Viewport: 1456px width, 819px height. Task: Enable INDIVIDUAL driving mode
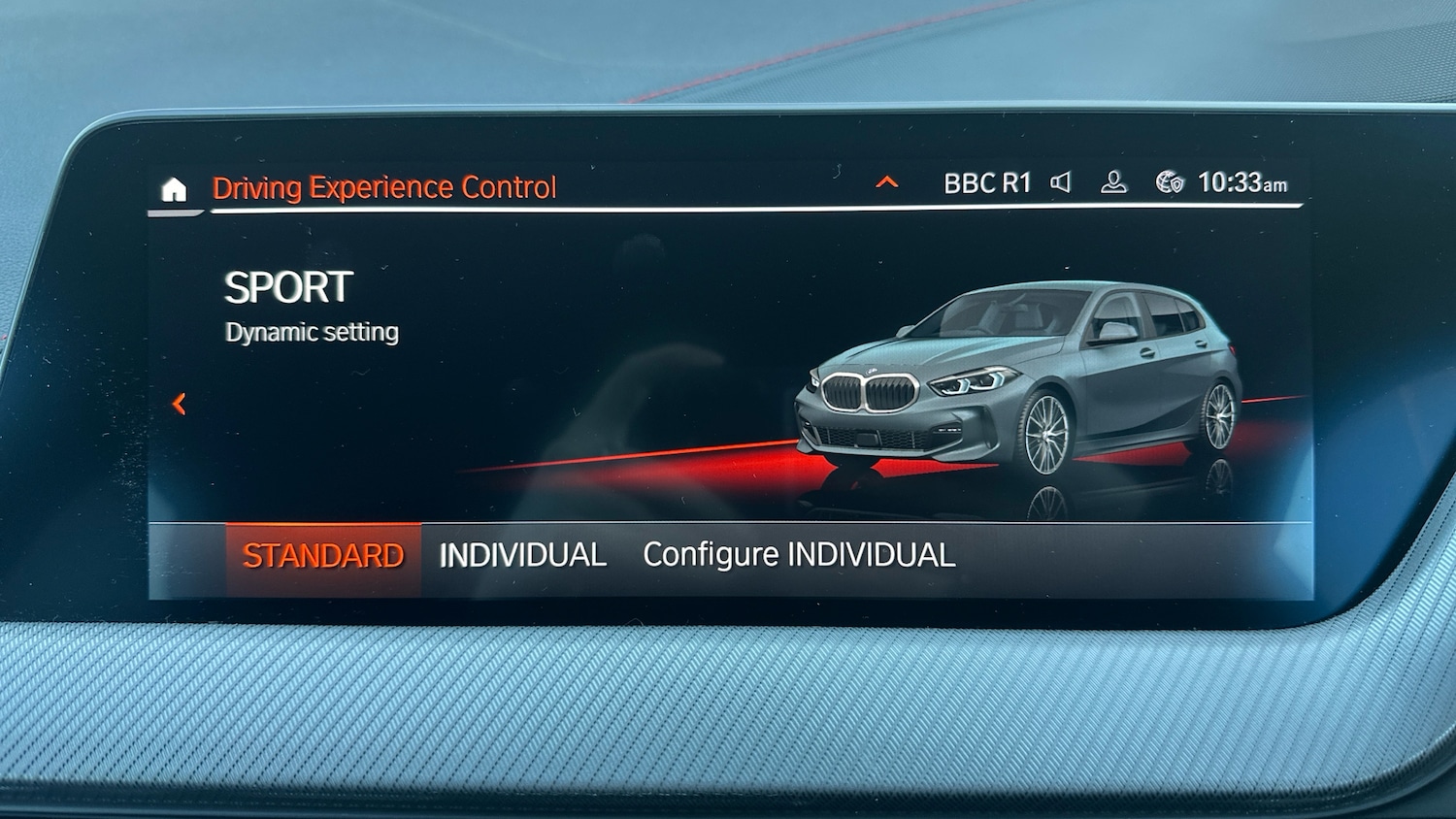tap(523, 553)
